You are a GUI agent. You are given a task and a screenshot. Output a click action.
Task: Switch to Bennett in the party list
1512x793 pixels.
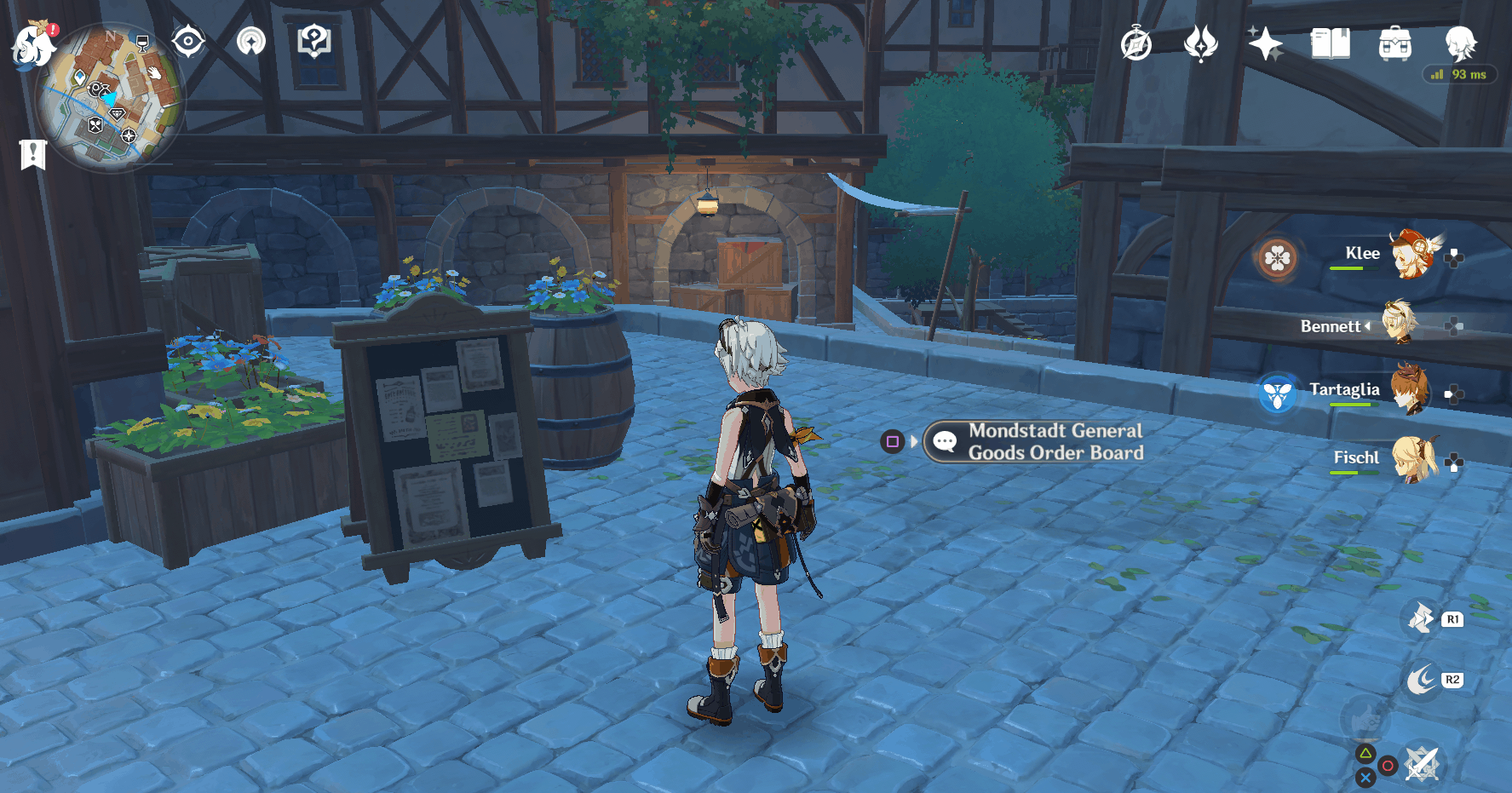pyautogui.click(x=1402, y=324)
